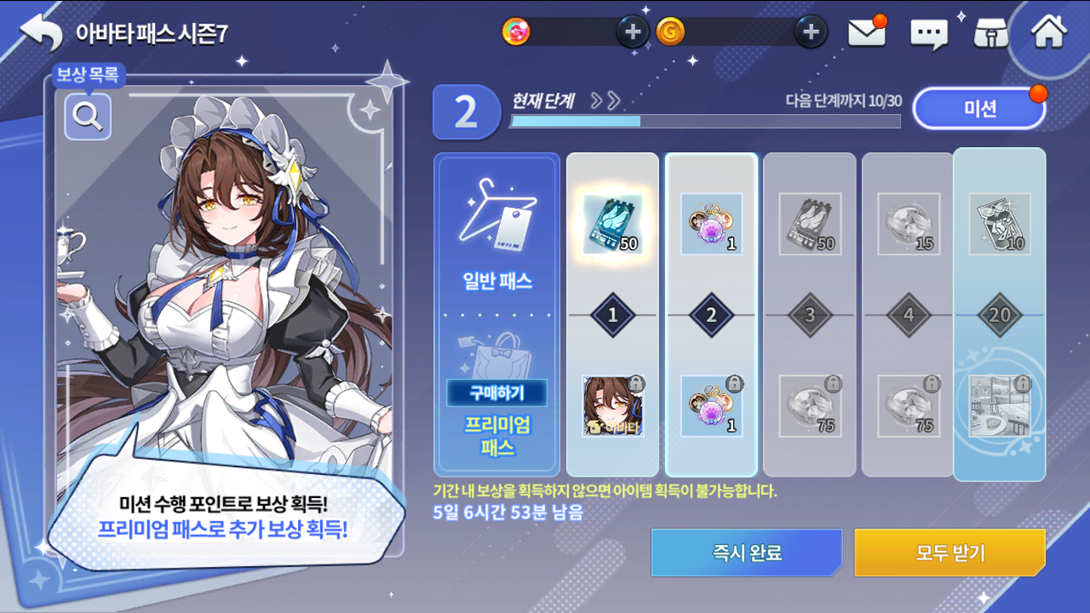Image resolution: width=1090 pixels, height=613 pixels.
Task: Claim the stage 1 ticket reward of 50
Action: point(612,224)
